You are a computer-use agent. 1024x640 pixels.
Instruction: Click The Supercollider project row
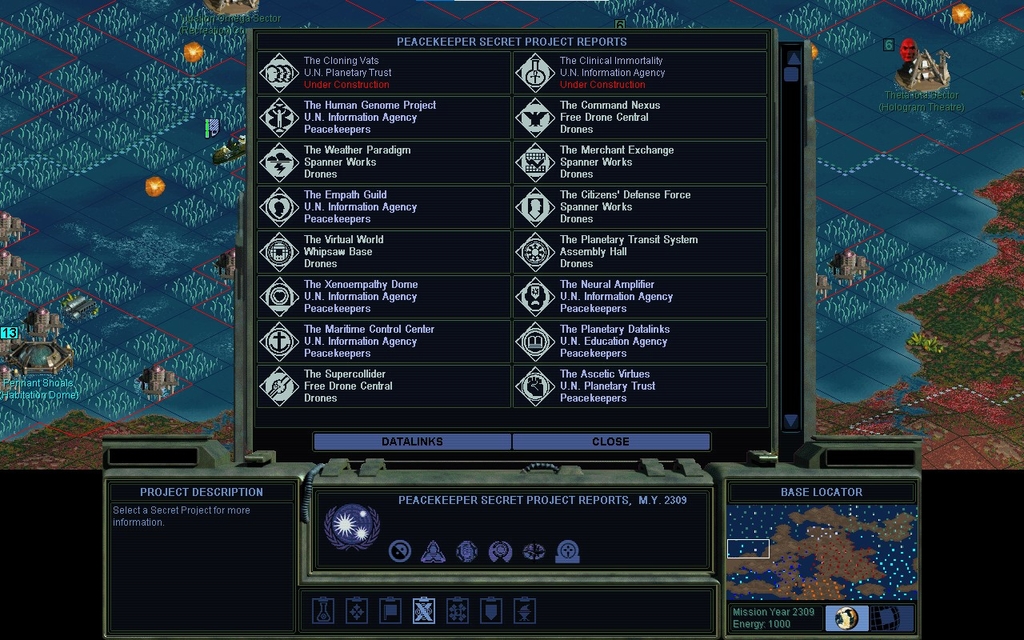coord(384,386)
